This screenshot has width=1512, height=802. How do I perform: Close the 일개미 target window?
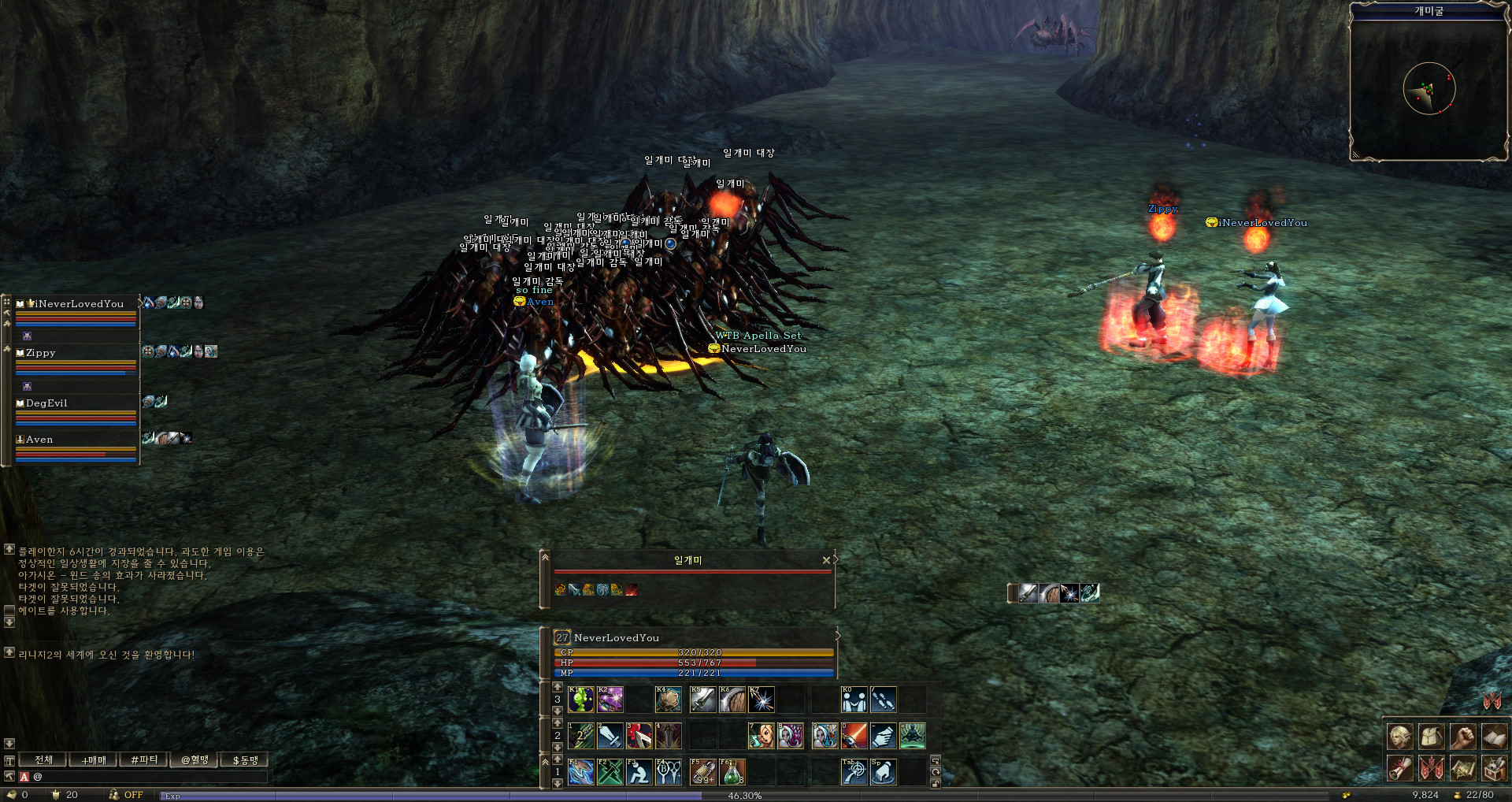click(826, 560)
